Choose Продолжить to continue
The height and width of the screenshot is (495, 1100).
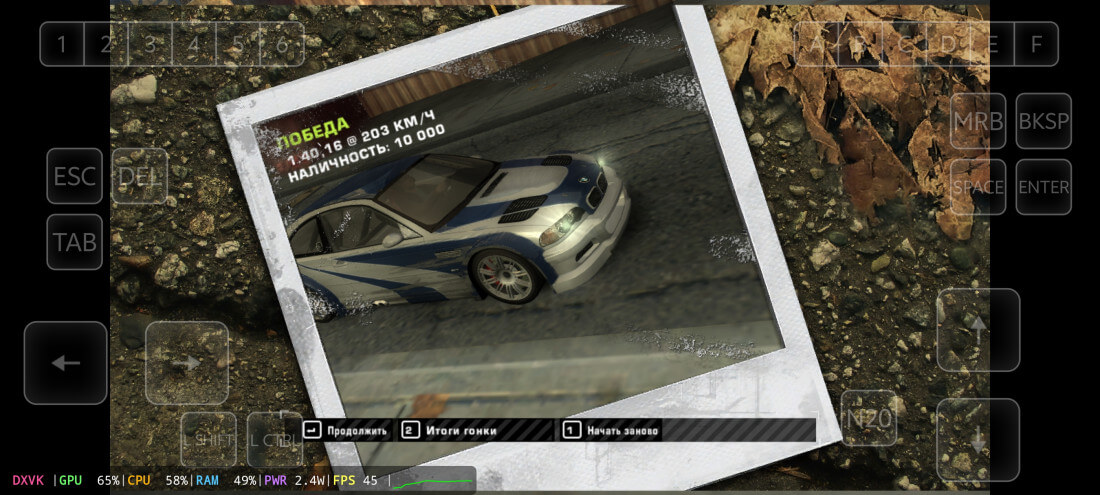click(x=345, y=431)
